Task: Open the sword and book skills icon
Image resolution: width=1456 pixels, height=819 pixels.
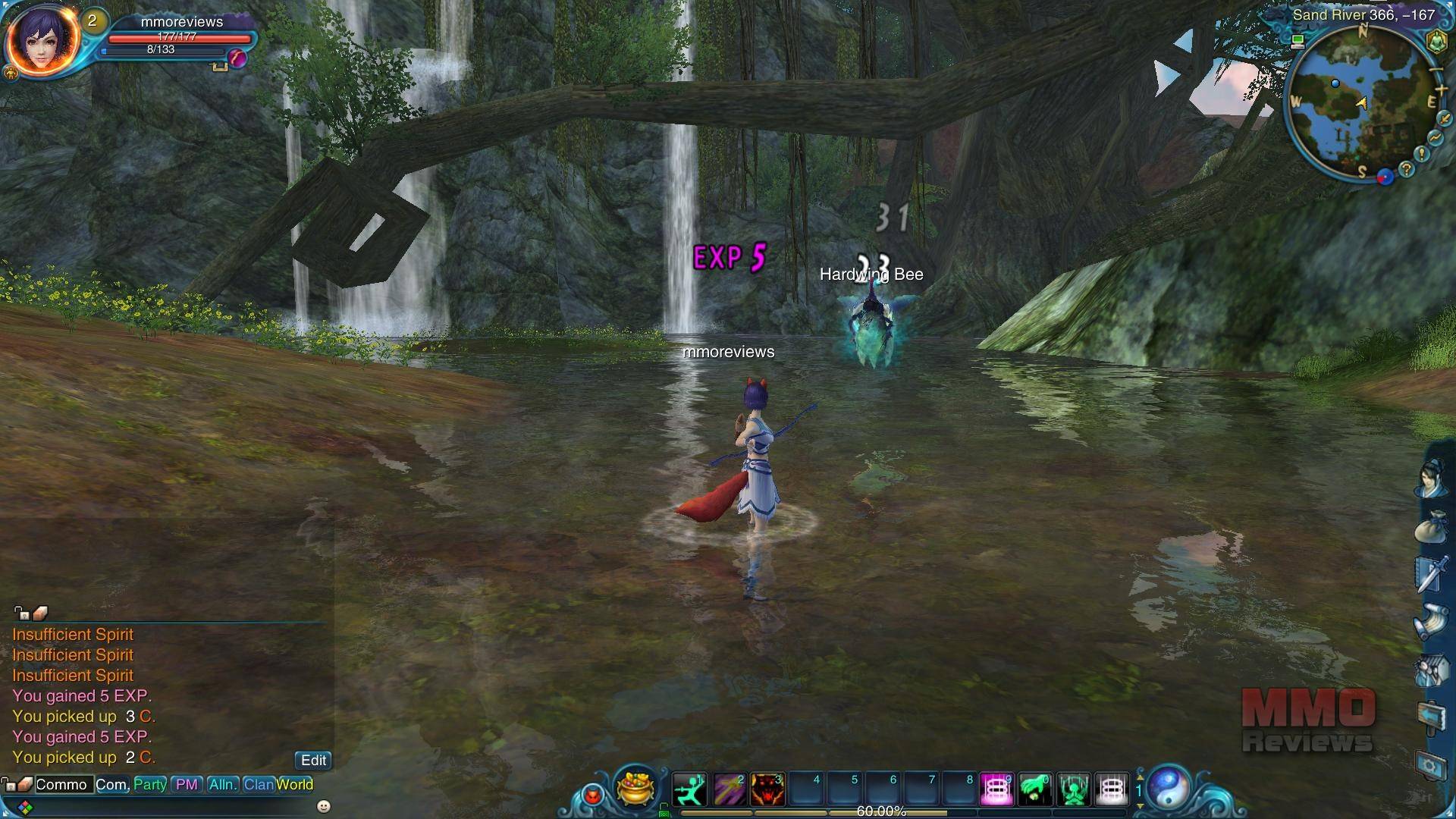Action: point(1430,573)
